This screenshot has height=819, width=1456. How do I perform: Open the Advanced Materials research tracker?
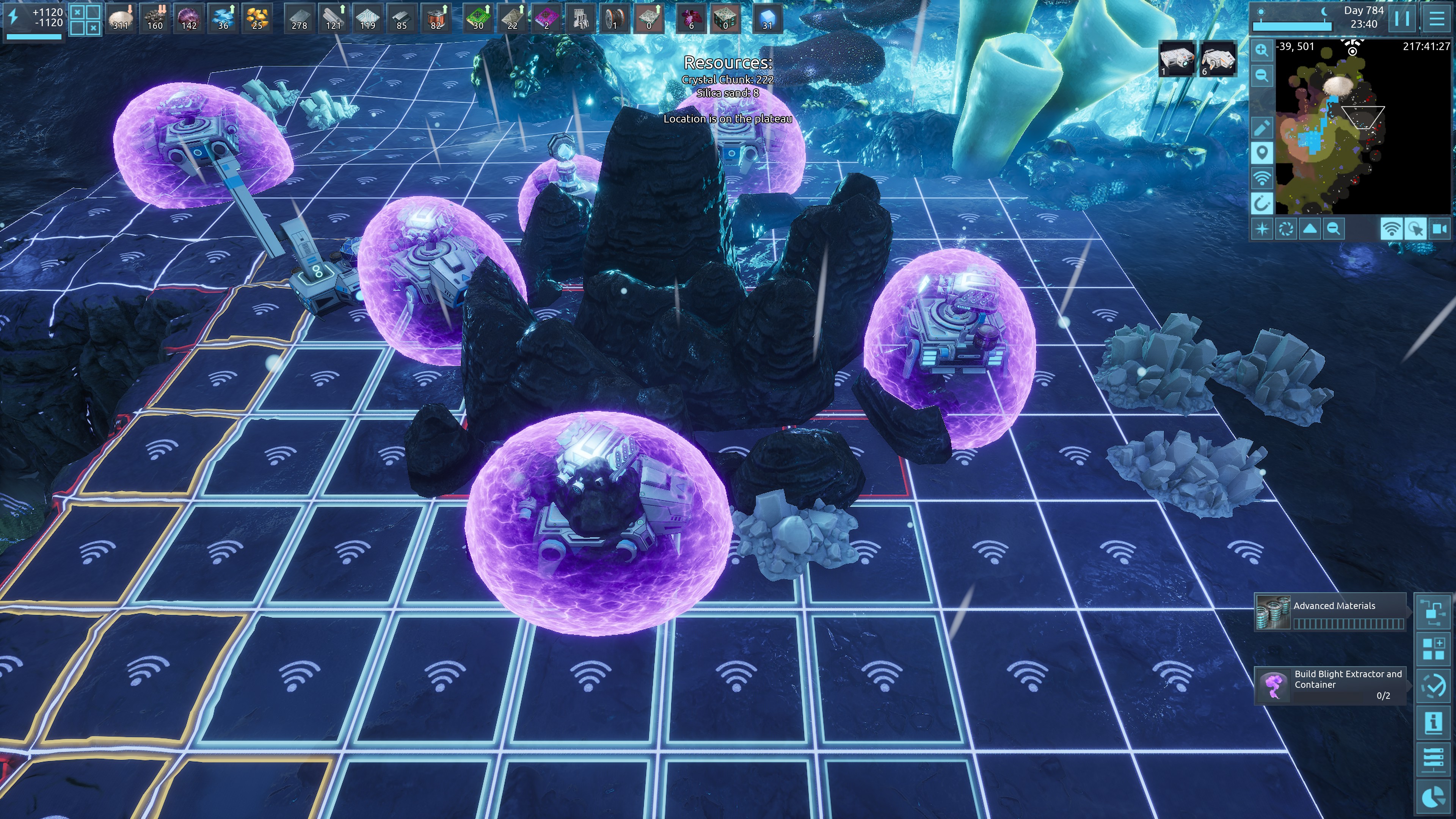point(1330,612)
